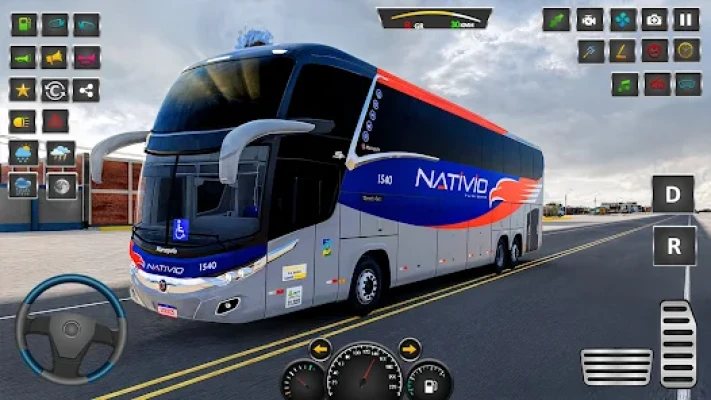Step on the wide brake pedal
711x400 pixels.
pos(616,366)
